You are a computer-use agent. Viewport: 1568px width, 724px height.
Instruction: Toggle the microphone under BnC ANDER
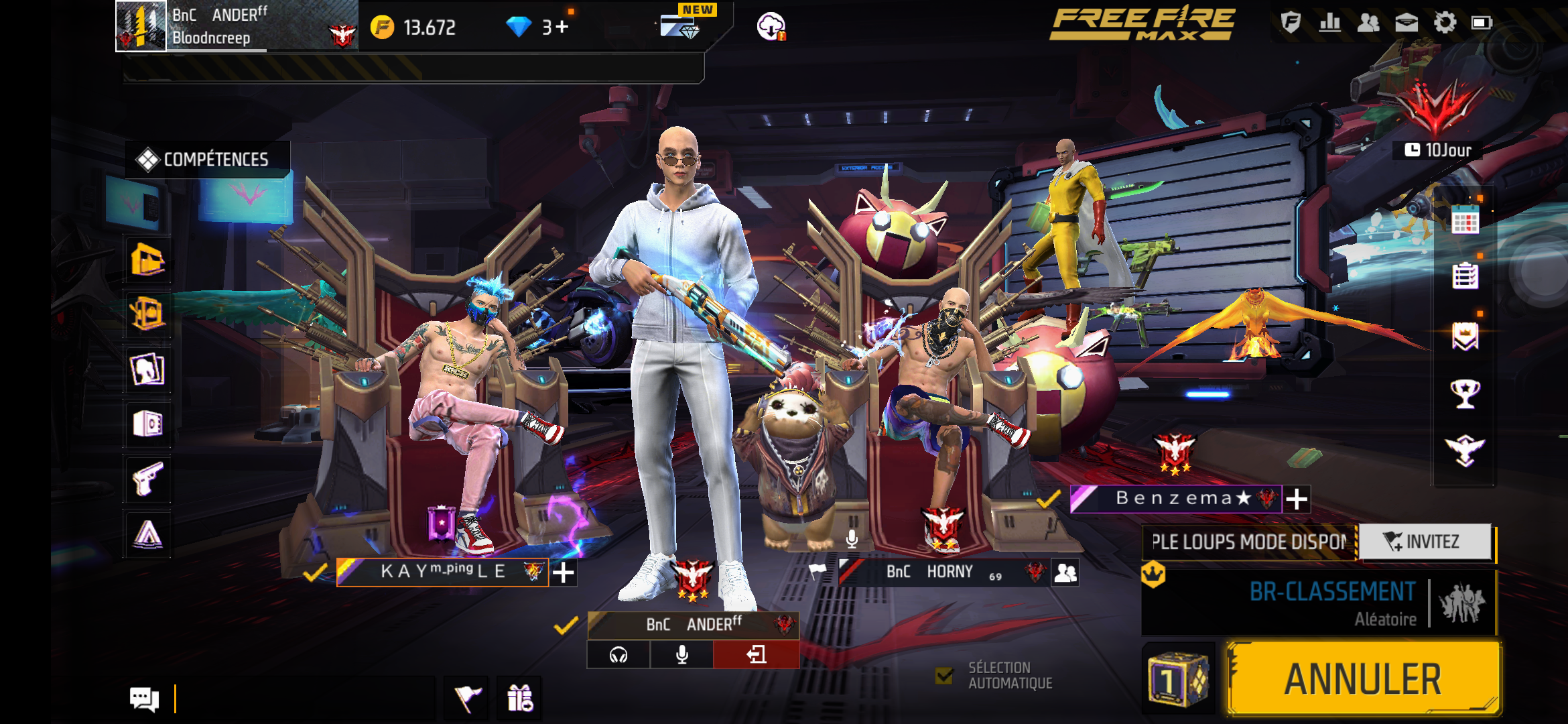(681, 654)
